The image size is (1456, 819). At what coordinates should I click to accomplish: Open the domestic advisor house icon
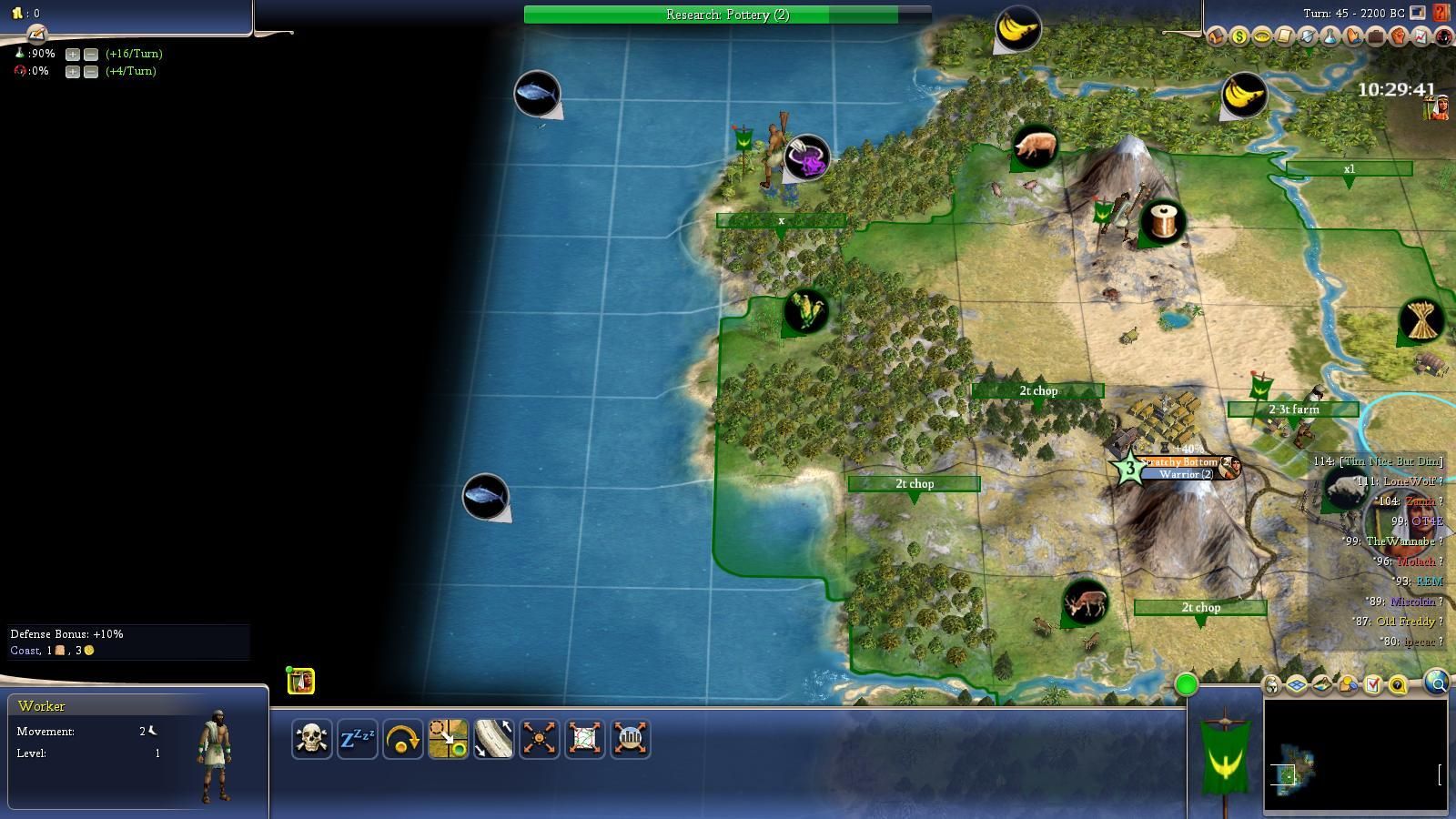point(1217,37)
